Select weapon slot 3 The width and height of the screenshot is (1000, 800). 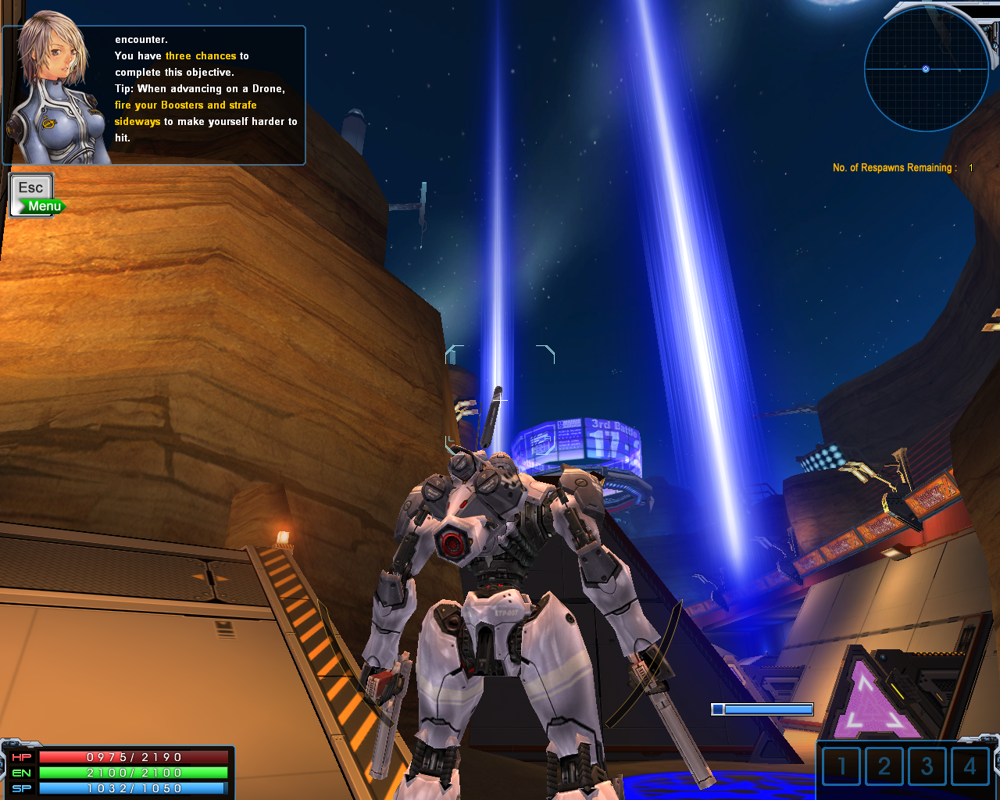[928, 767]
